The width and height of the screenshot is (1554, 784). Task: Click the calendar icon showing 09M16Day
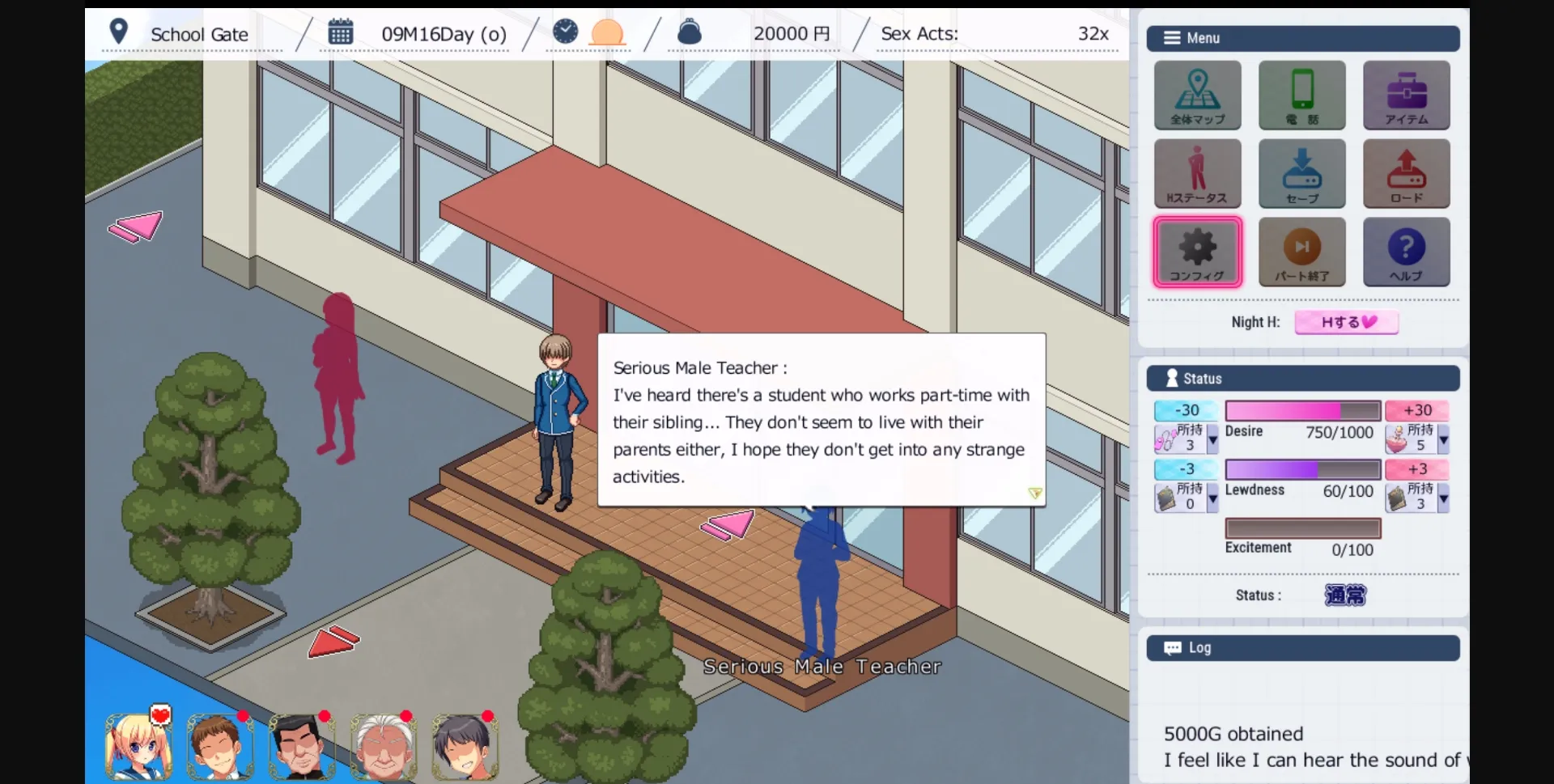pos(341,32)
